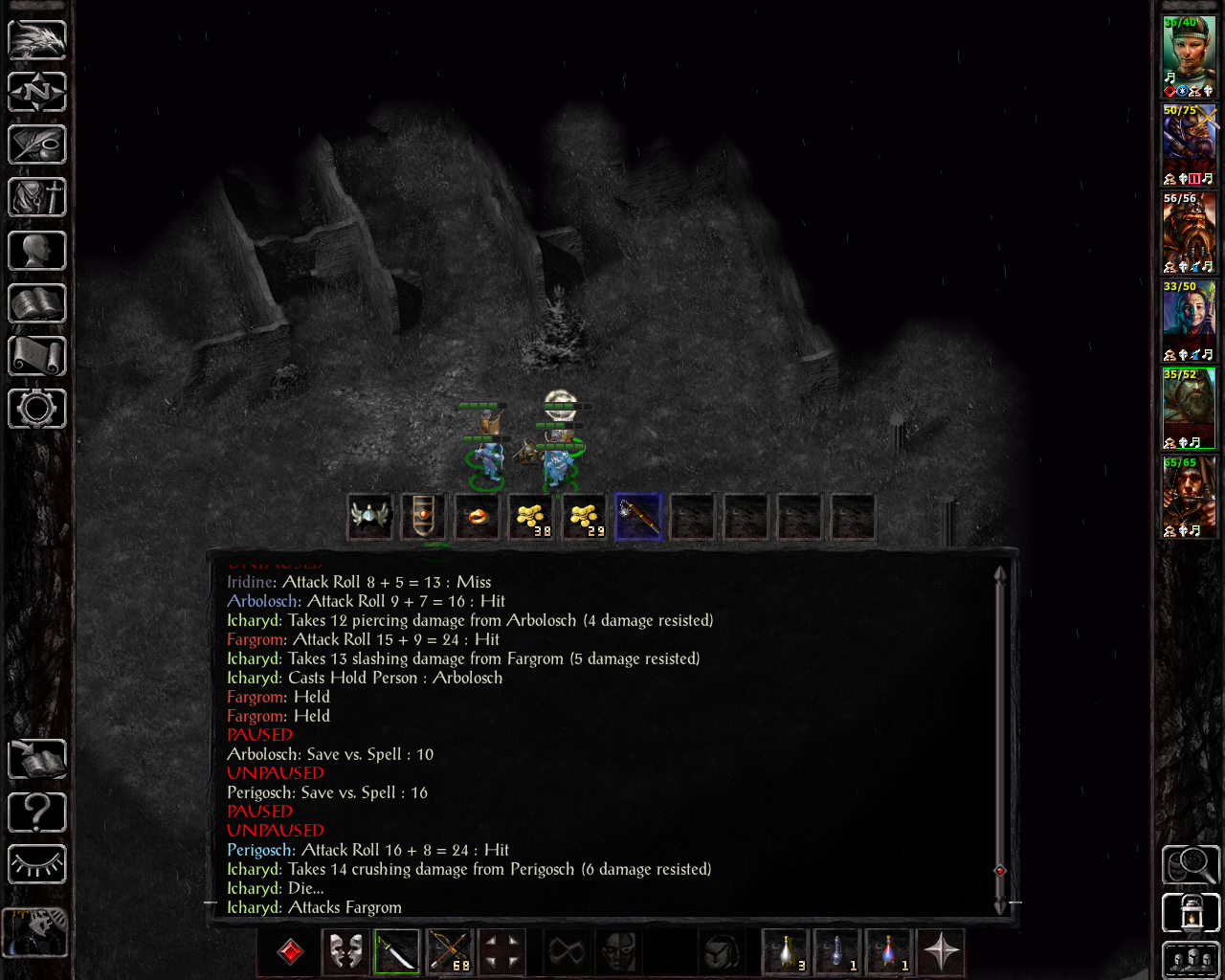The width and height of the screenshot is (1225, 980).
Task: Open the inventory screen armor icon
Action: [x=37, y=198]
